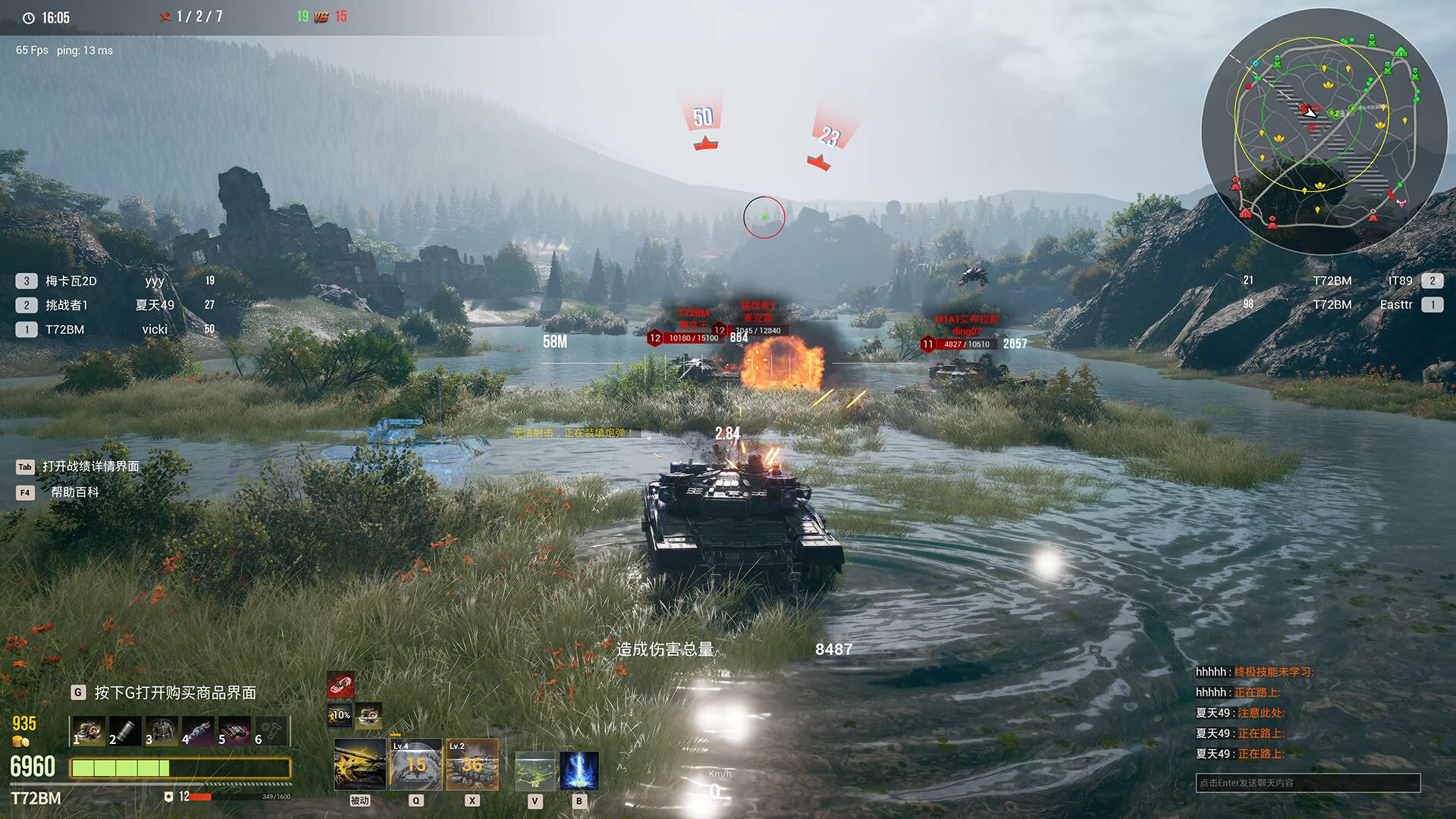Use the blue light beam skill icon

coord(579,770)
